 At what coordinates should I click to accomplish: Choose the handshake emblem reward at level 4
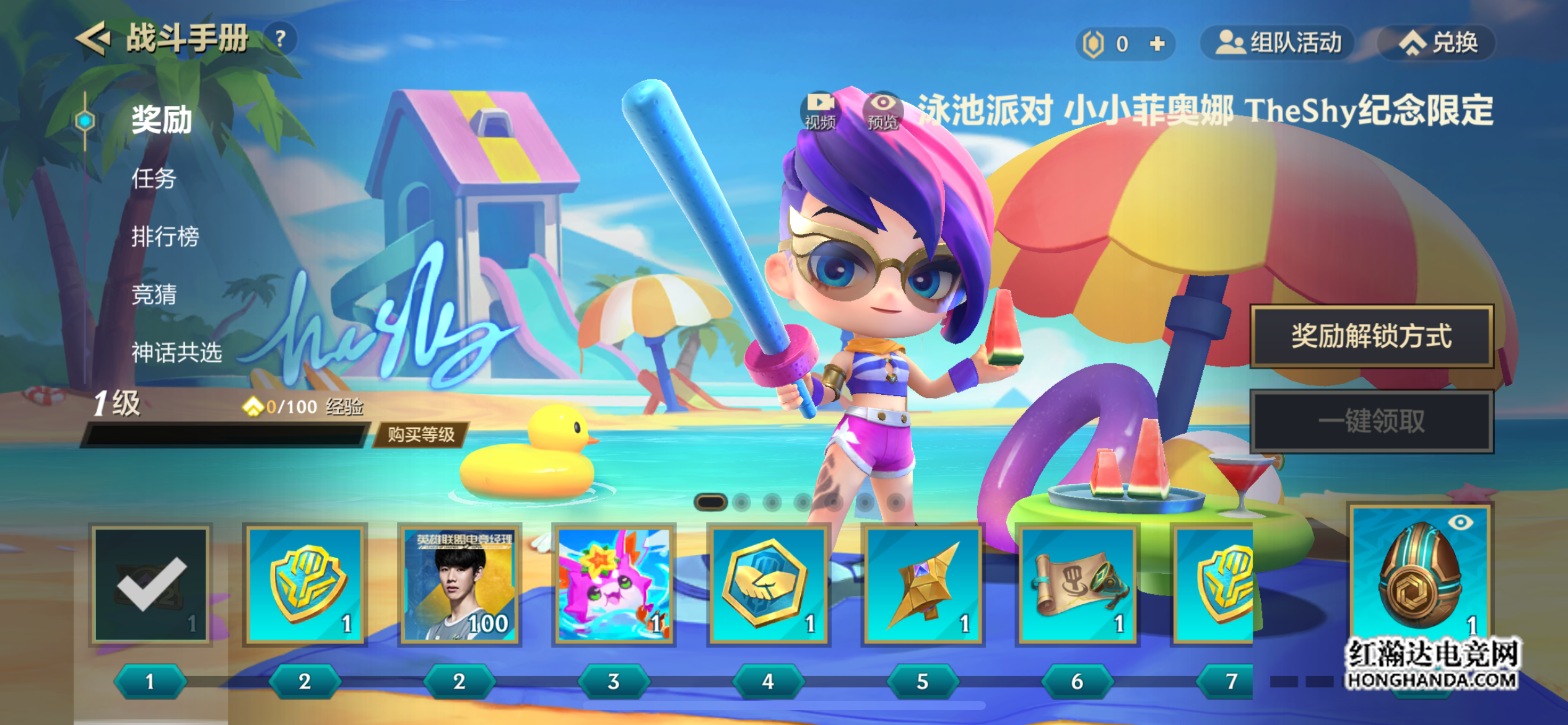point(768,585)
